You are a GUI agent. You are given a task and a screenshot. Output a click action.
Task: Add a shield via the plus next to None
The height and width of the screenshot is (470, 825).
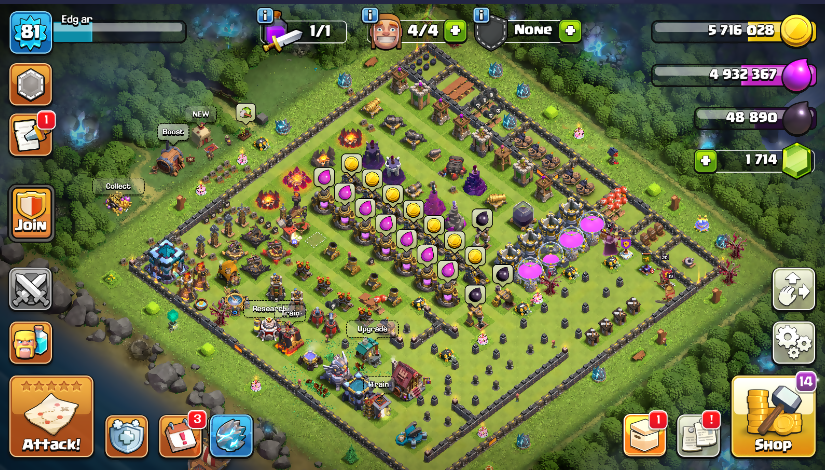(x=570, y=30)
